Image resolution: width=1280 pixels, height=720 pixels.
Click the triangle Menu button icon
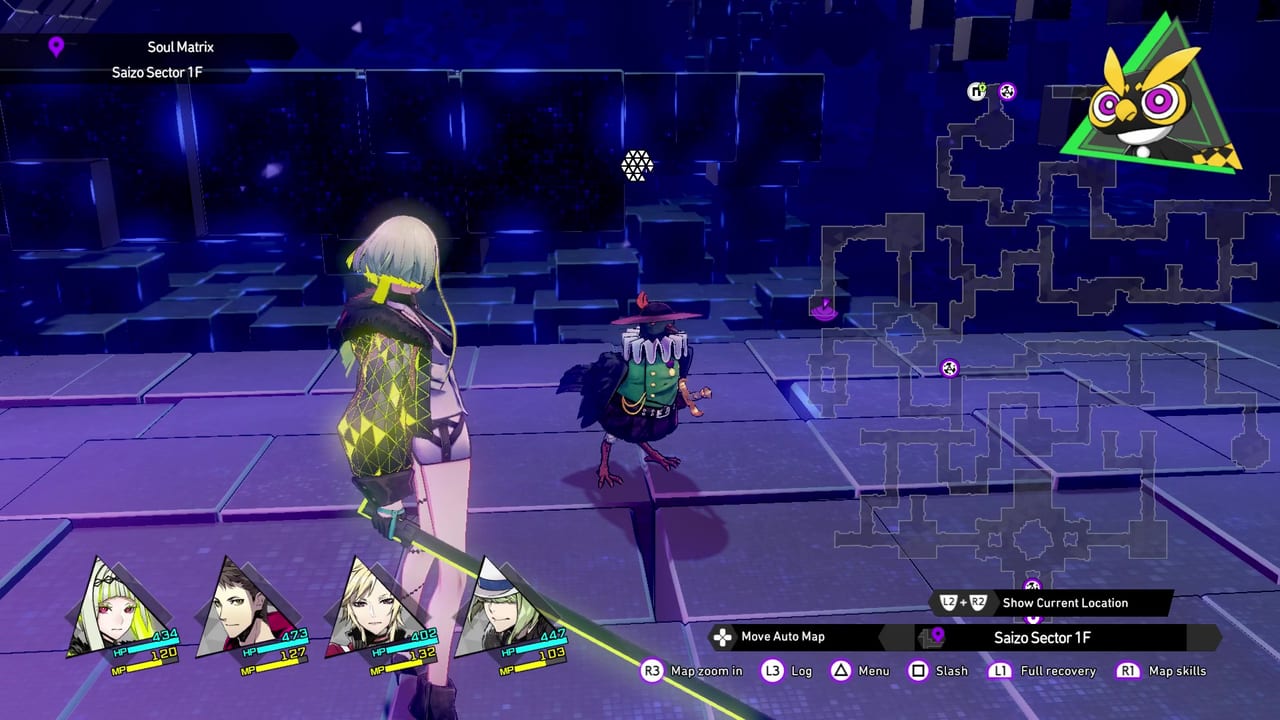click(840, 671)
